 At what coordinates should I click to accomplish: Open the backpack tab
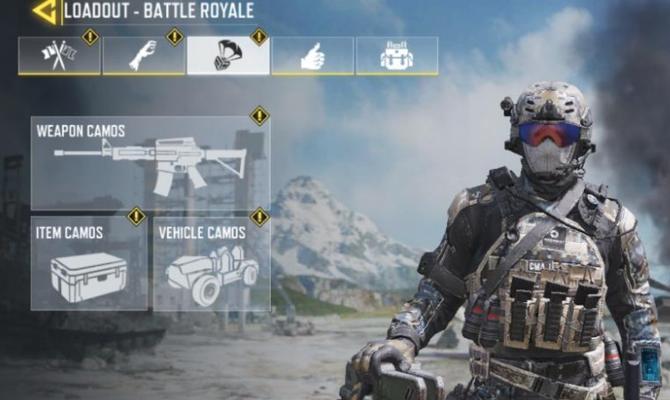pos(396,56)
